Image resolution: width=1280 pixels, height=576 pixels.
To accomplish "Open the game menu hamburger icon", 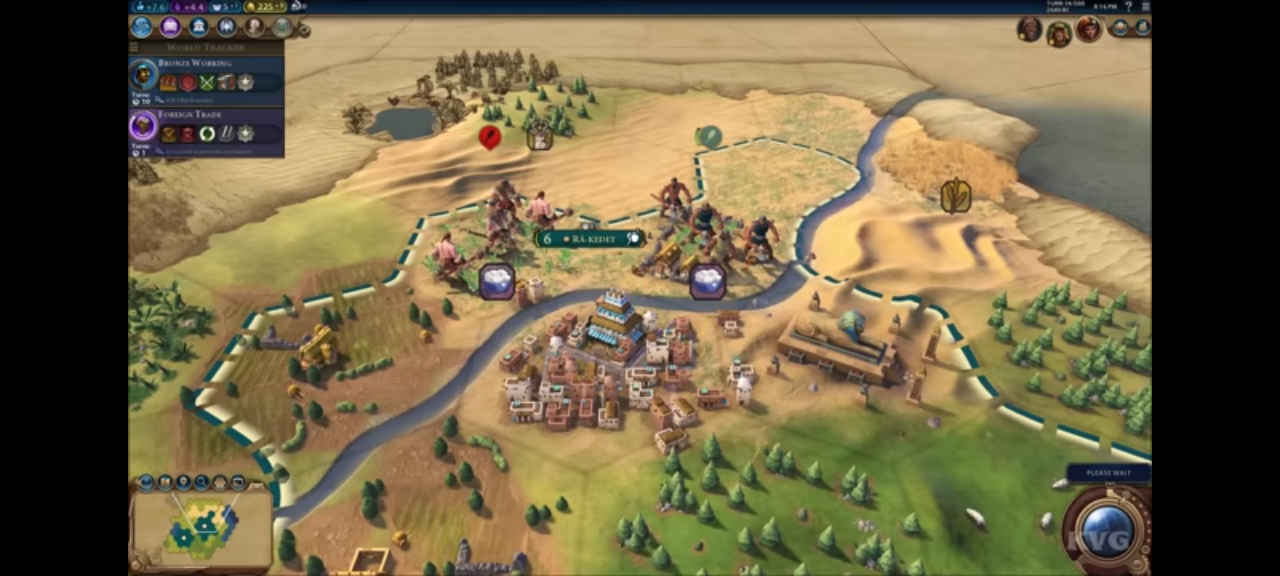I will (1146, 7).
